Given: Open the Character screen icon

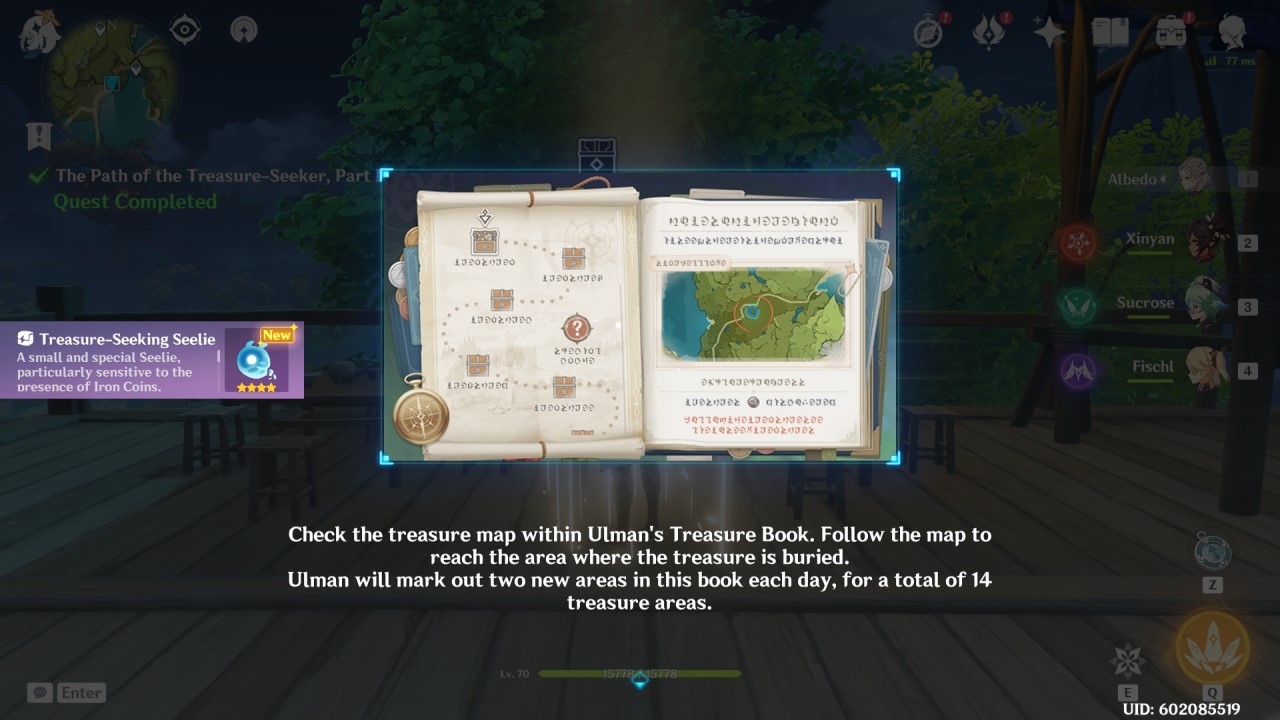Looking at the screenshot, I should click(x=1234, y=31).
